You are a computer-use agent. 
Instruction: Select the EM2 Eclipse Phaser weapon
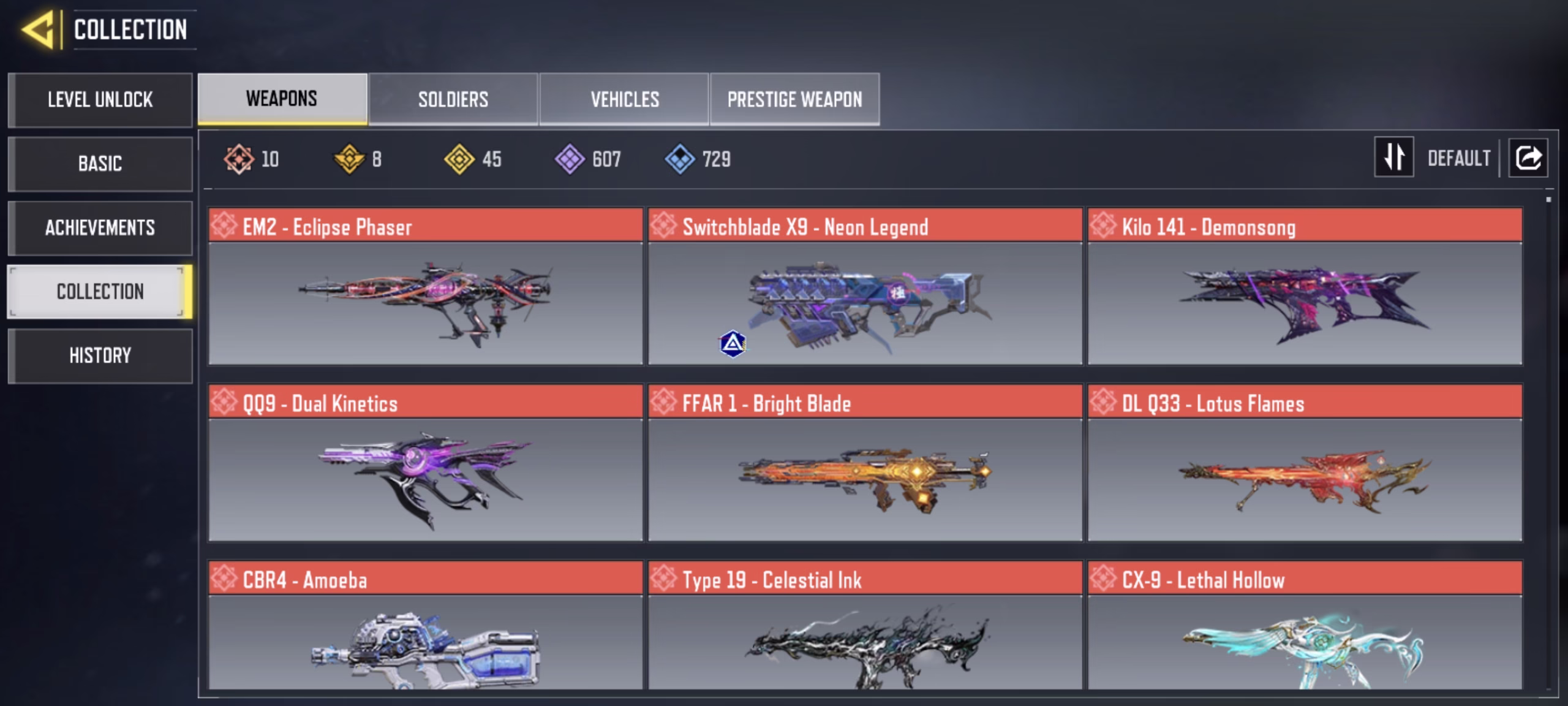coord(425,287)
